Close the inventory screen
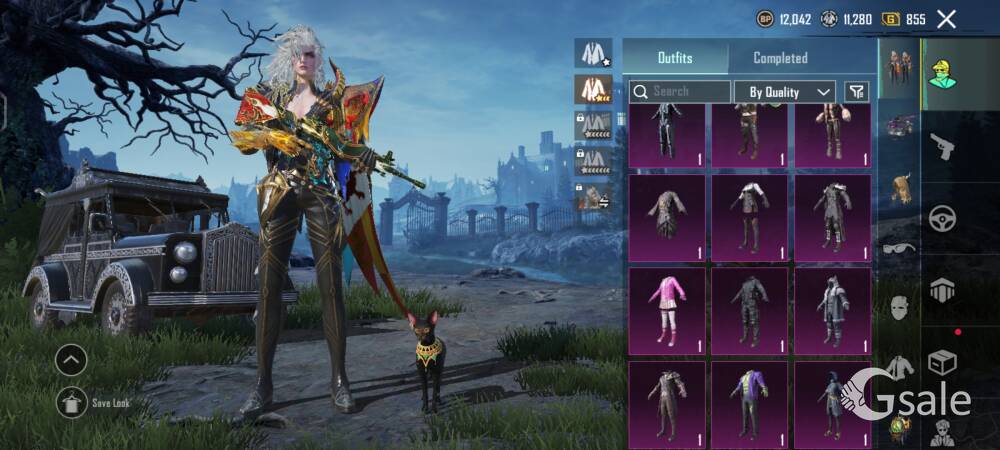This screenshot has width=1000, height=450. coord(946,18)
